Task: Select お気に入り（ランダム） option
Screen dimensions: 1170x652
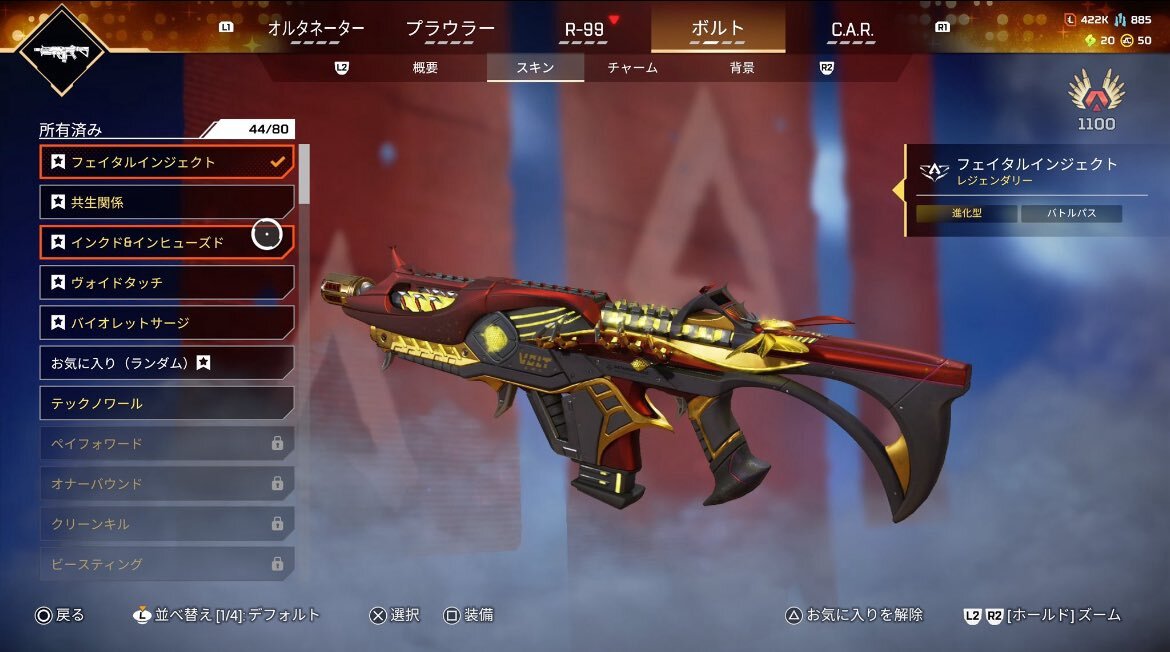Action: point(167,363)
